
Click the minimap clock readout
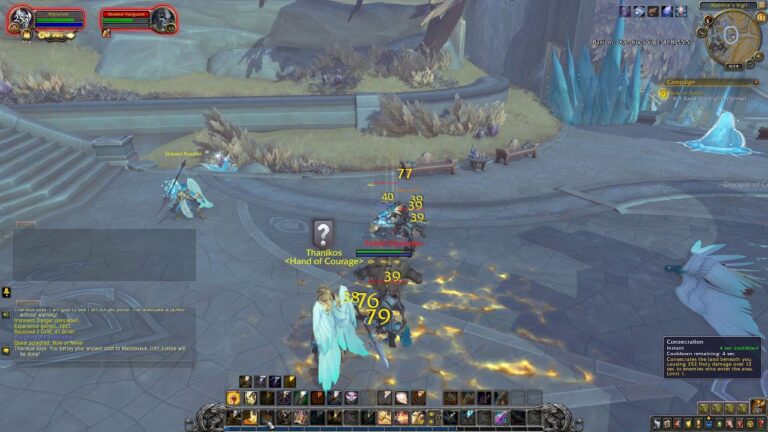pos(730,66)
